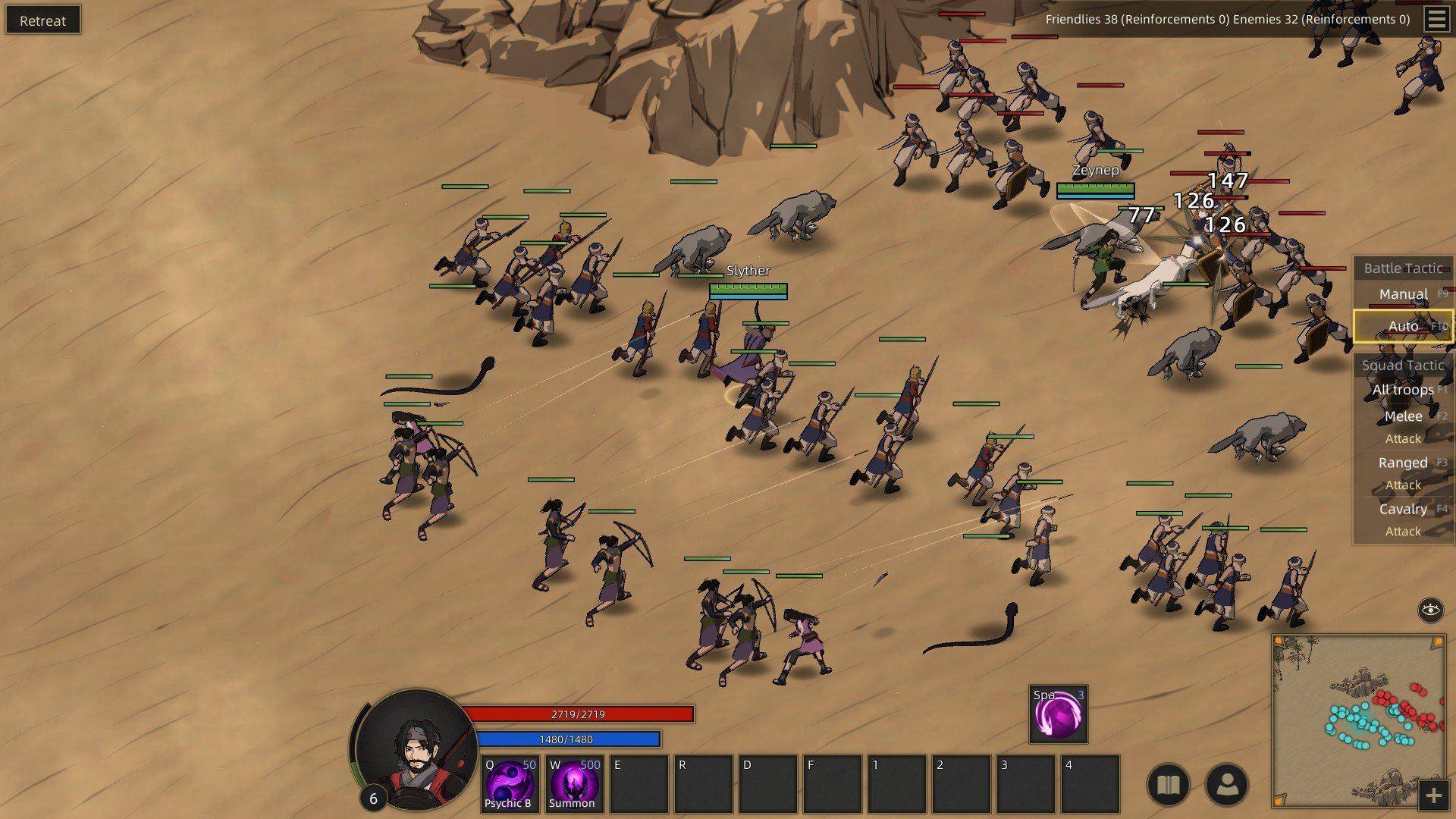Viewport: 1456px width, 819px height.
Task: Switch to Manual battle tactic
Action: pyautogui.click(x=1404, y=293)
